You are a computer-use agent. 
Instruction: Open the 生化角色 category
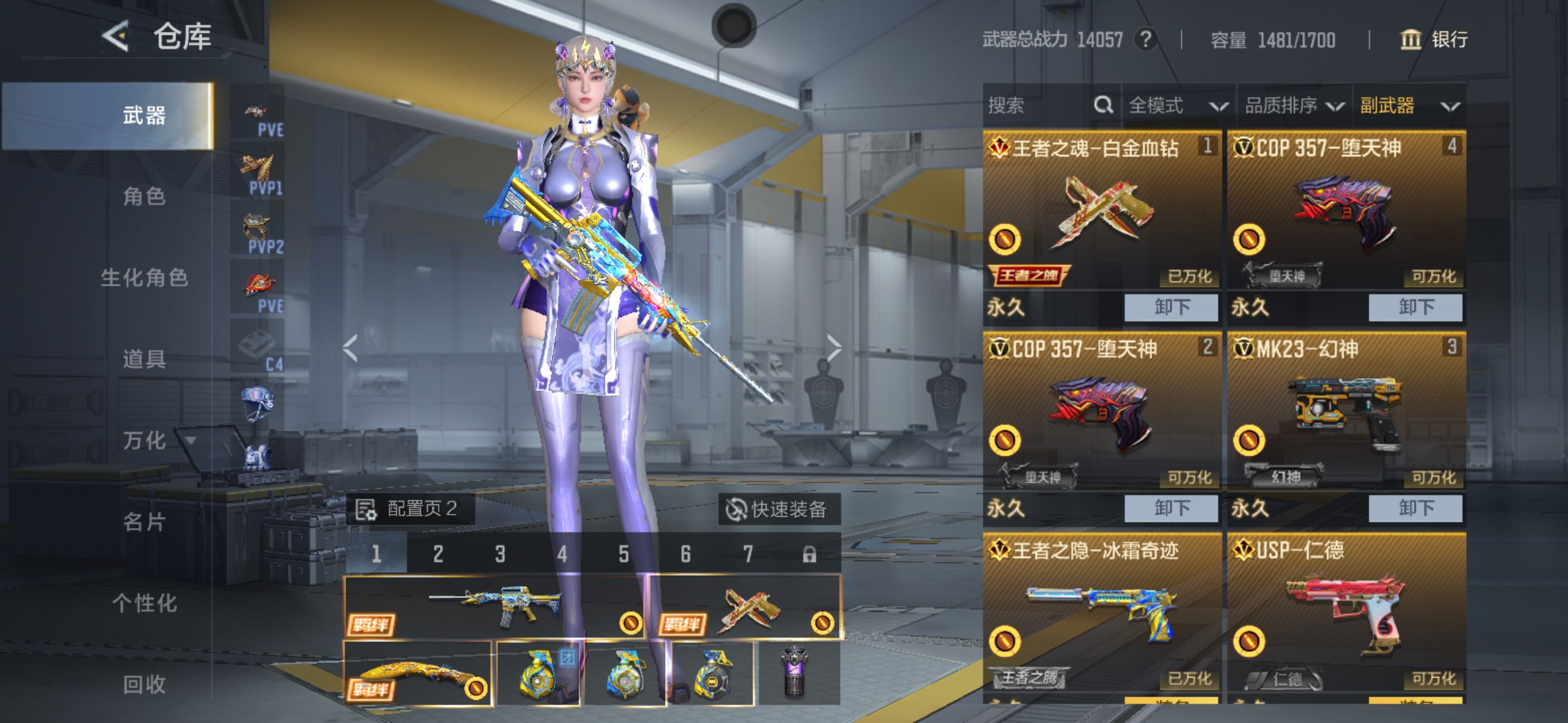coord(144,278)
